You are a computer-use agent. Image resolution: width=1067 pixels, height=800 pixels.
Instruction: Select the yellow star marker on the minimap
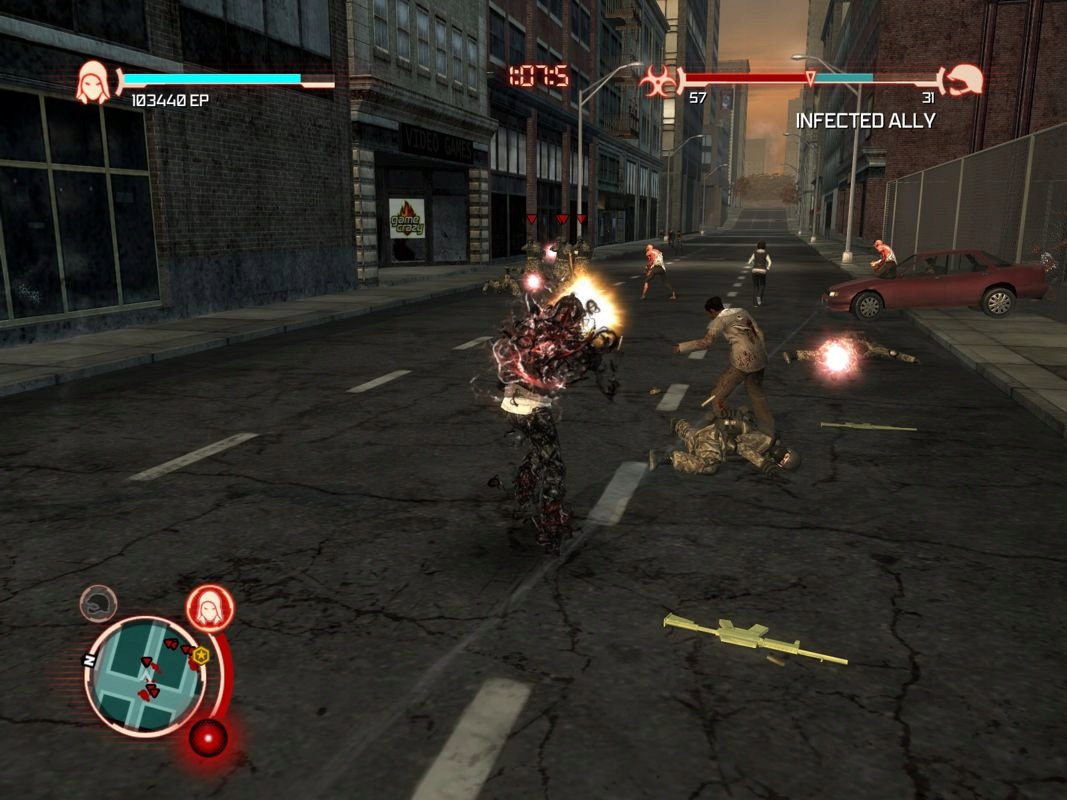tap(201, 655)
